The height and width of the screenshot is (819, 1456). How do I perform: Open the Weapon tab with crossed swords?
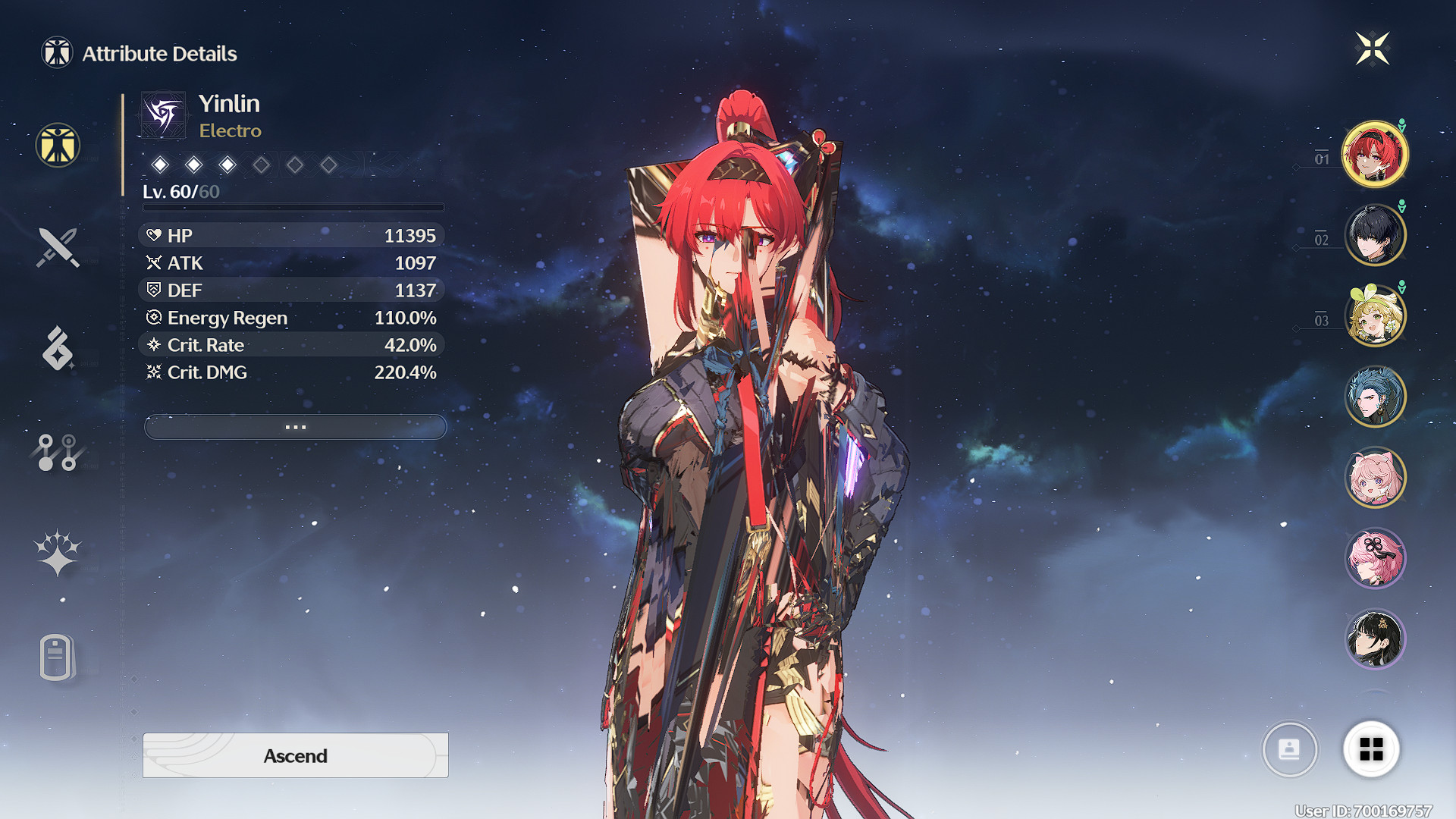[58, 247]
